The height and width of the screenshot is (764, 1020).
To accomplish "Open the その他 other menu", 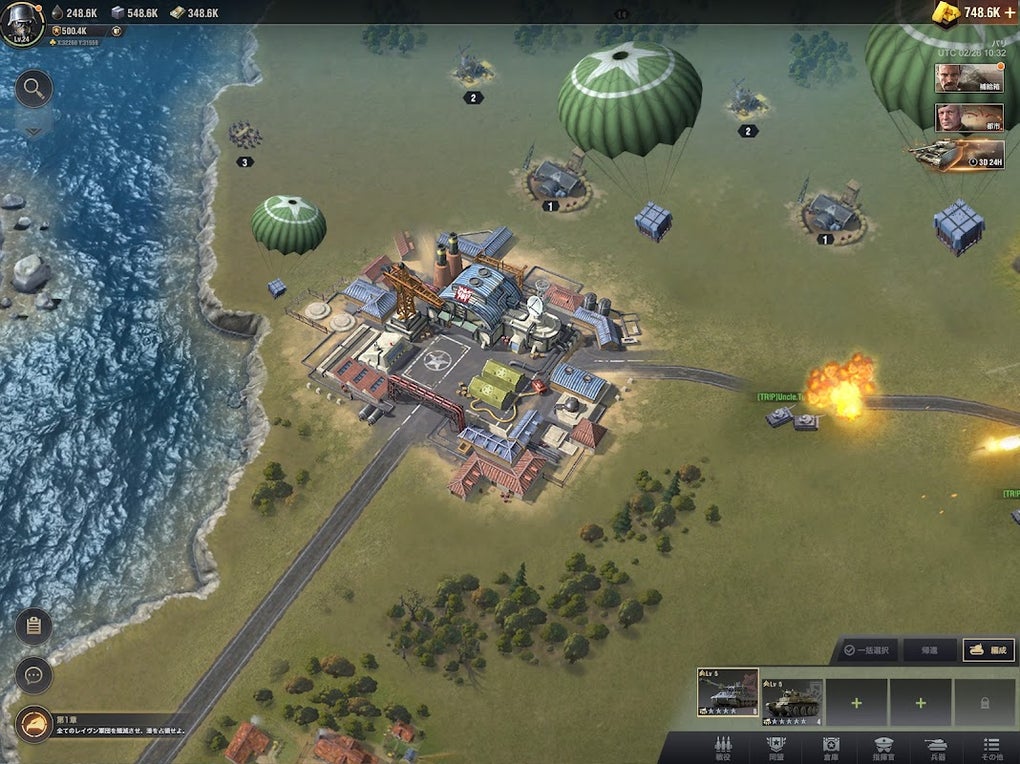I will (991, 748).
